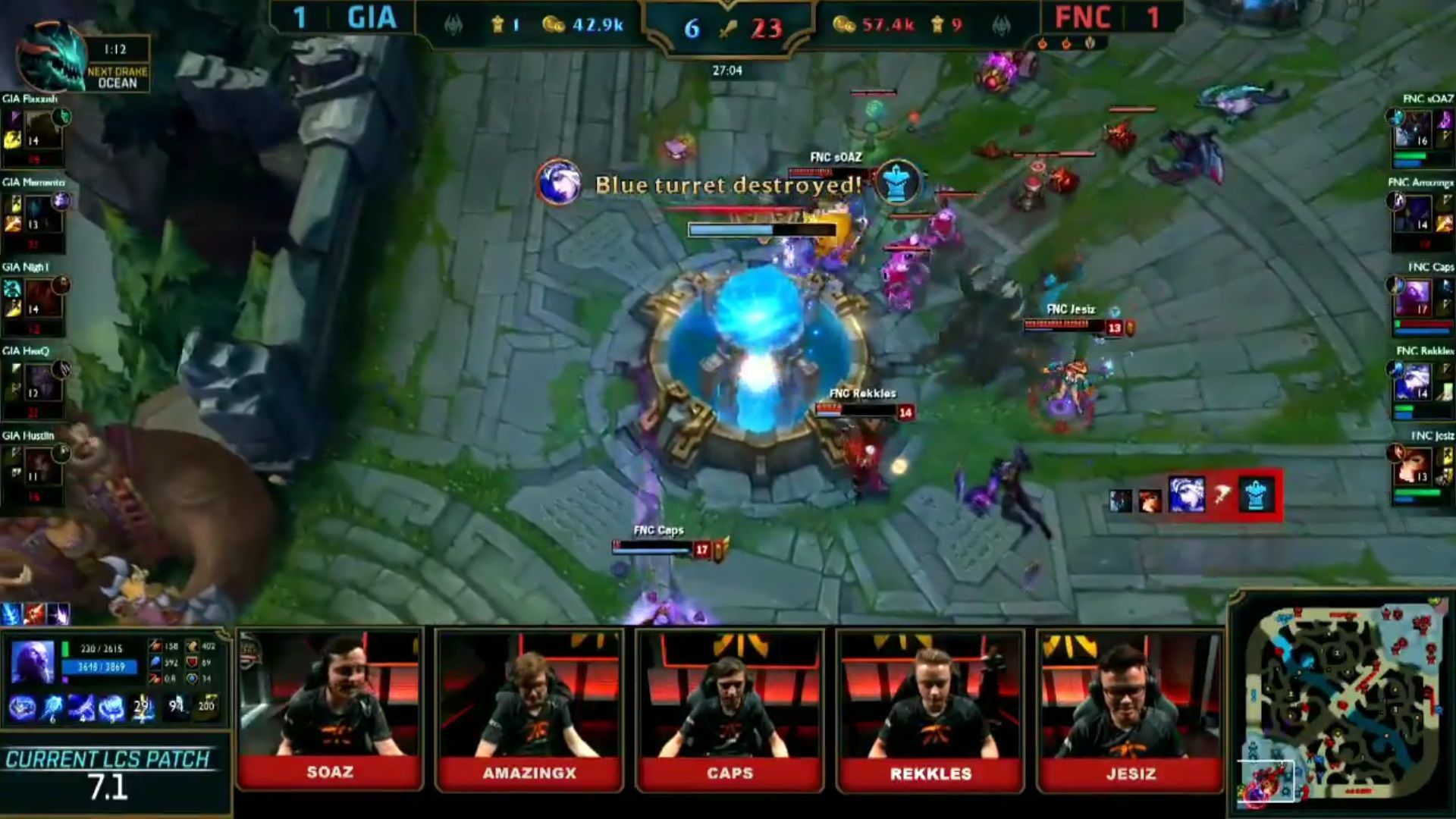Select FNC Jesiz's champion portrait

point(1413,467)
